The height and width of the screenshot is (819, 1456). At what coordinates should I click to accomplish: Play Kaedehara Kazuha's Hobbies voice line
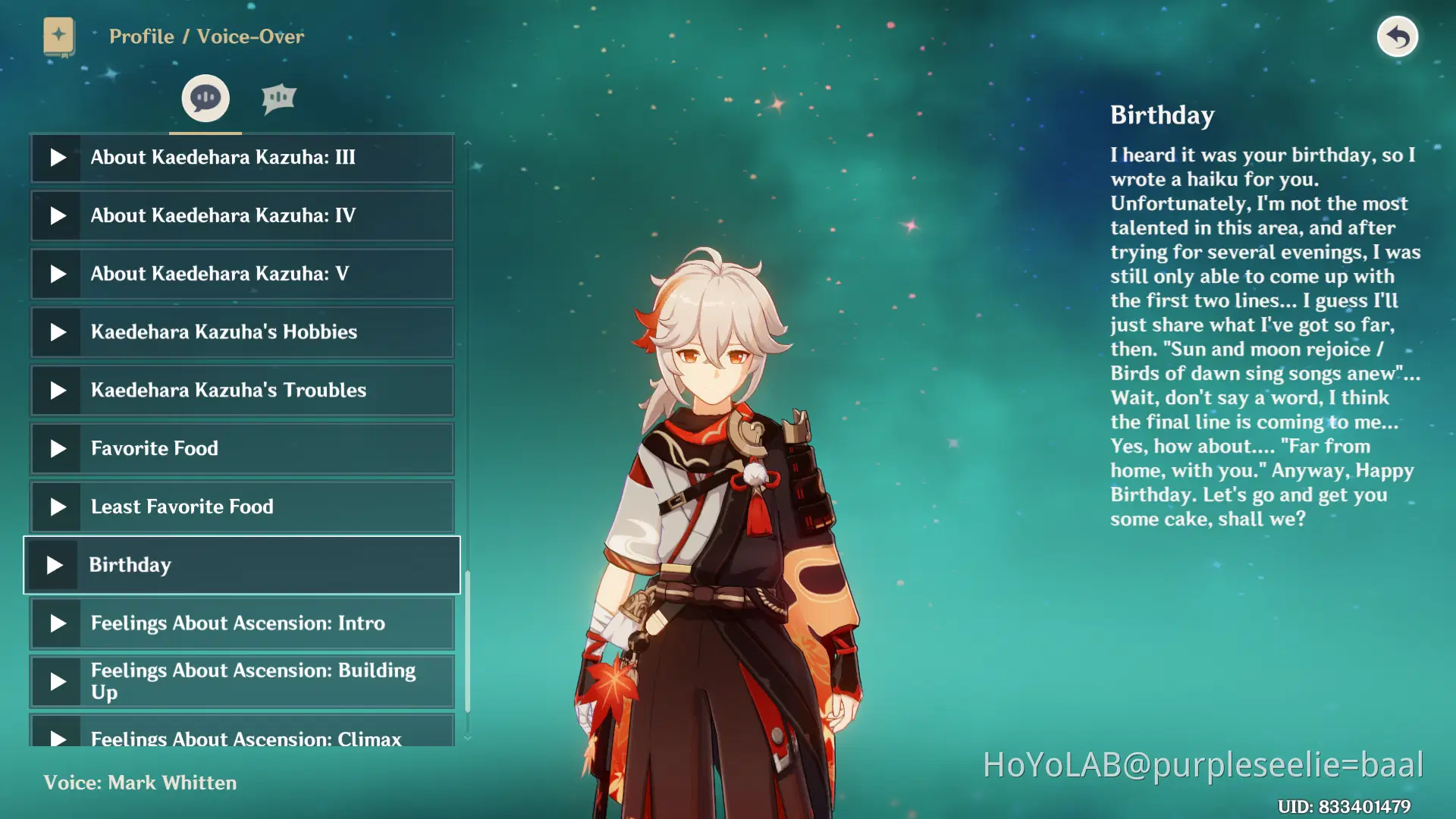[56, 331]
